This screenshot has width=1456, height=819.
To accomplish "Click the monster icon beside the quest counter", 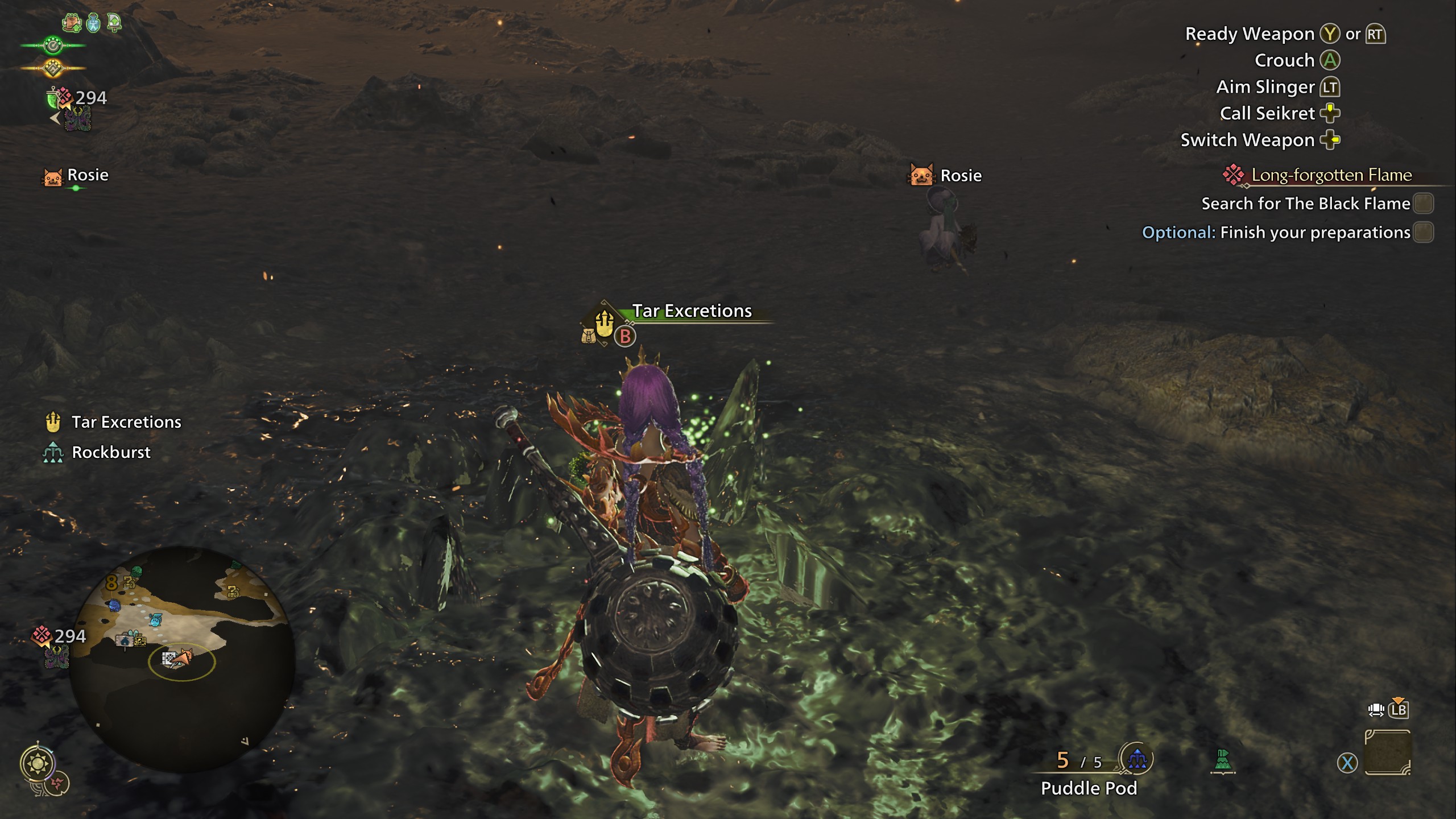I will click(x=77, y=118).
